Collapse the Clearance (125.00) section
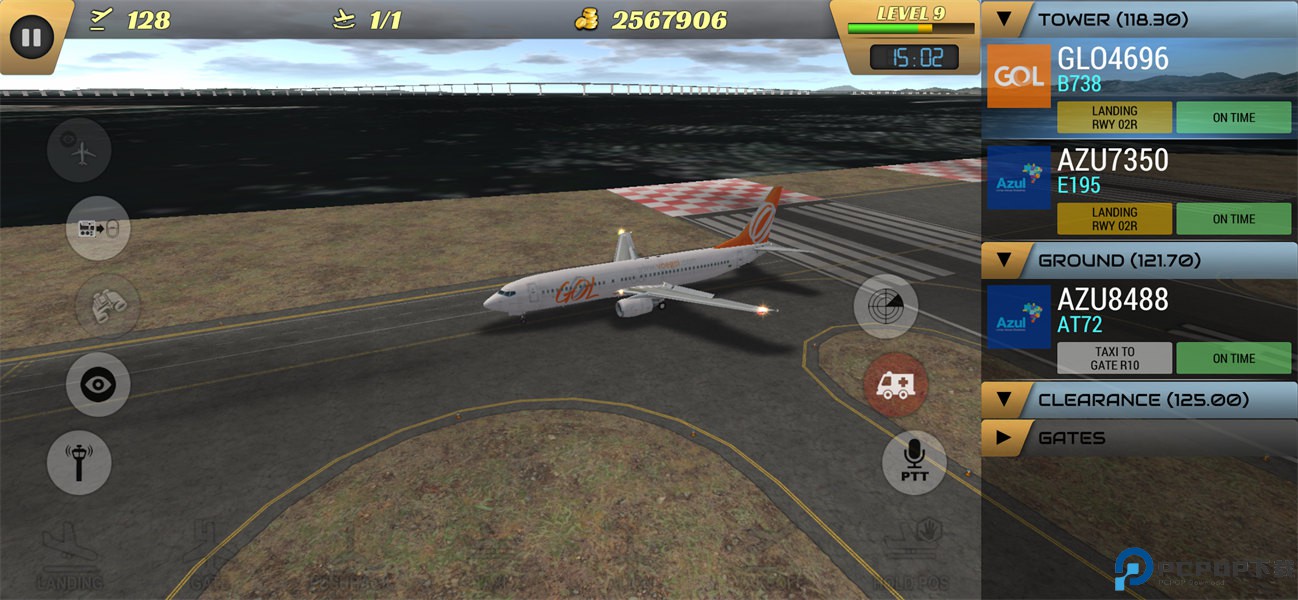The image size is (1298, 600). tap(1005, 400)
